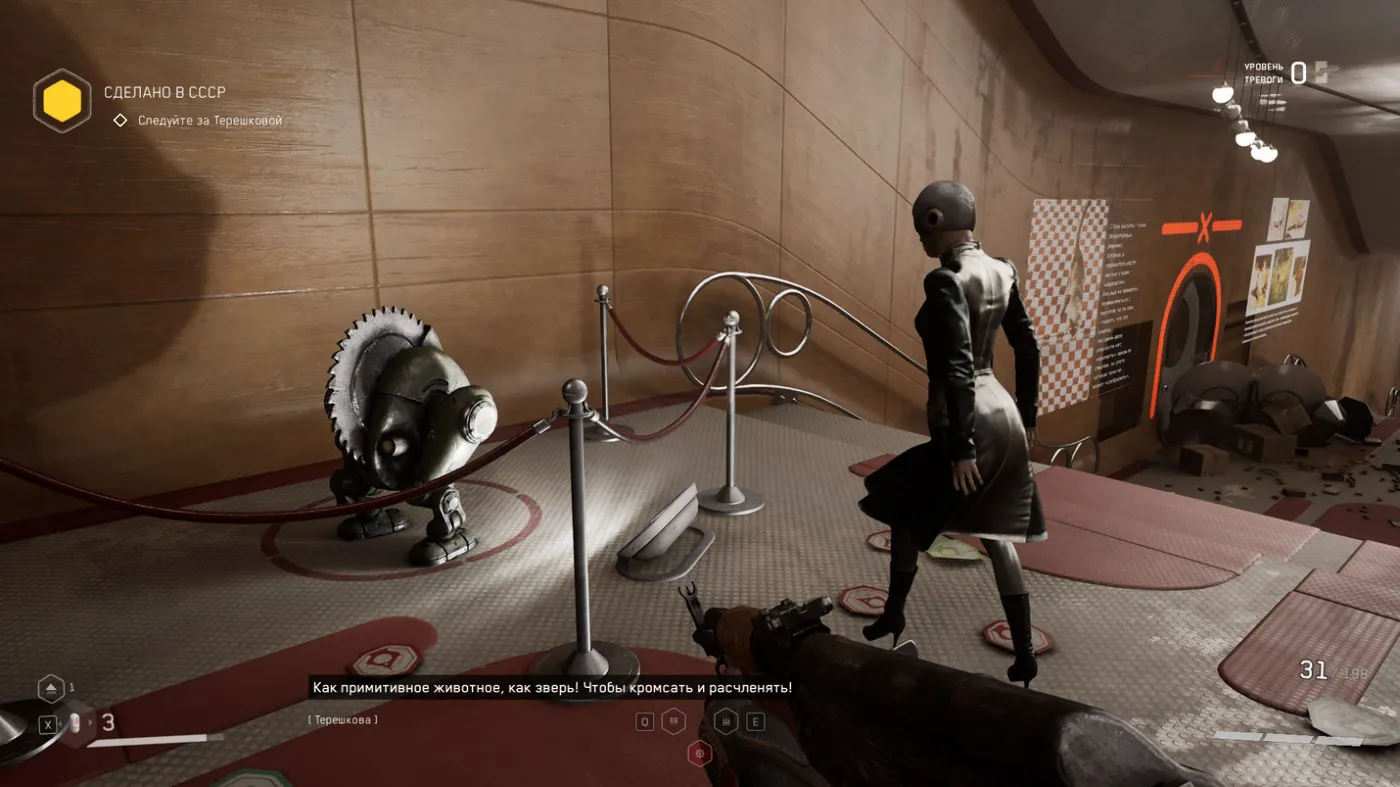
Task: Activate the right hexagon glove ability
Action: tap(726, 721)
